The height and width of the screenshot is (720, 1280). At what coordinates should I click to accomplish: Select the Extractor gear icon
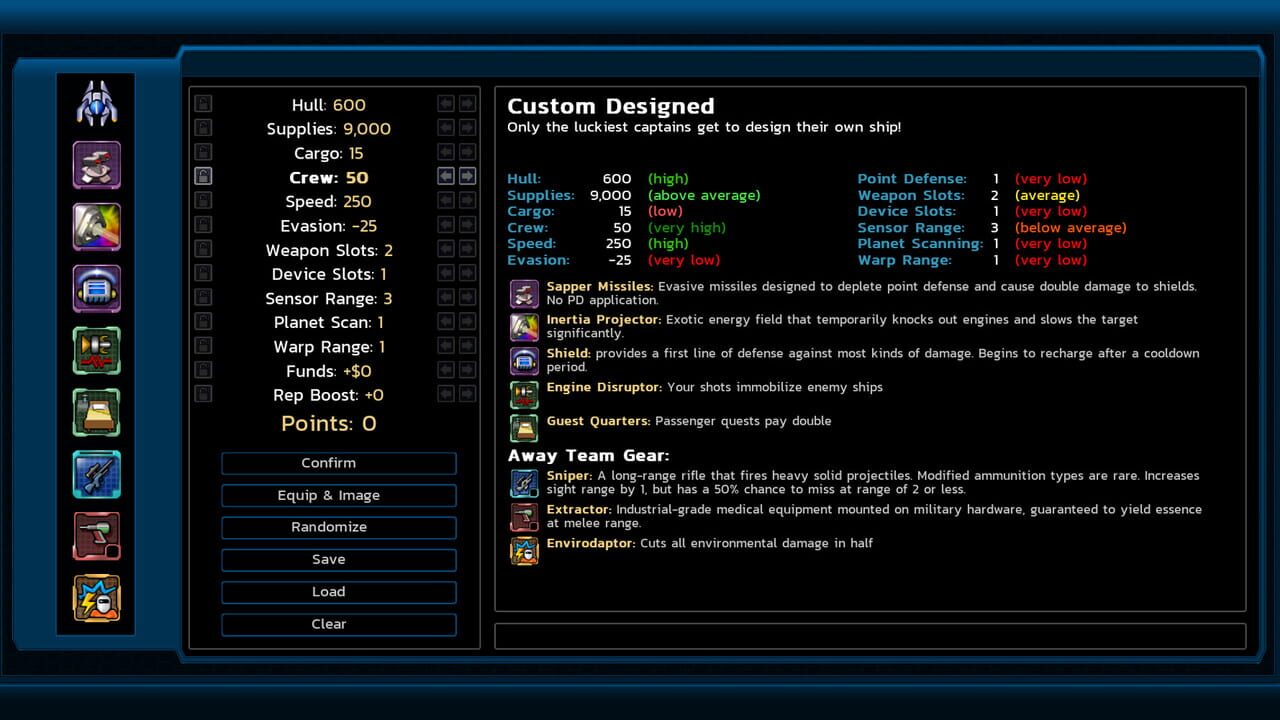coord(524,516)
